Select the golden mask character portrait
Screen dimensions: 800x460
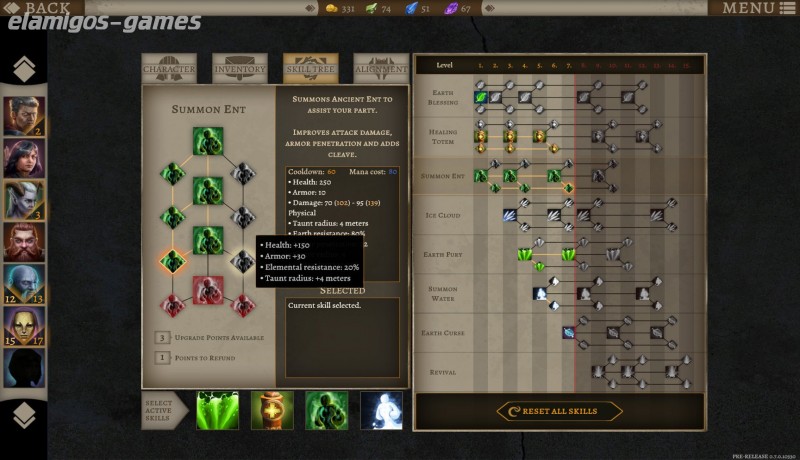[x=24, y=326]
